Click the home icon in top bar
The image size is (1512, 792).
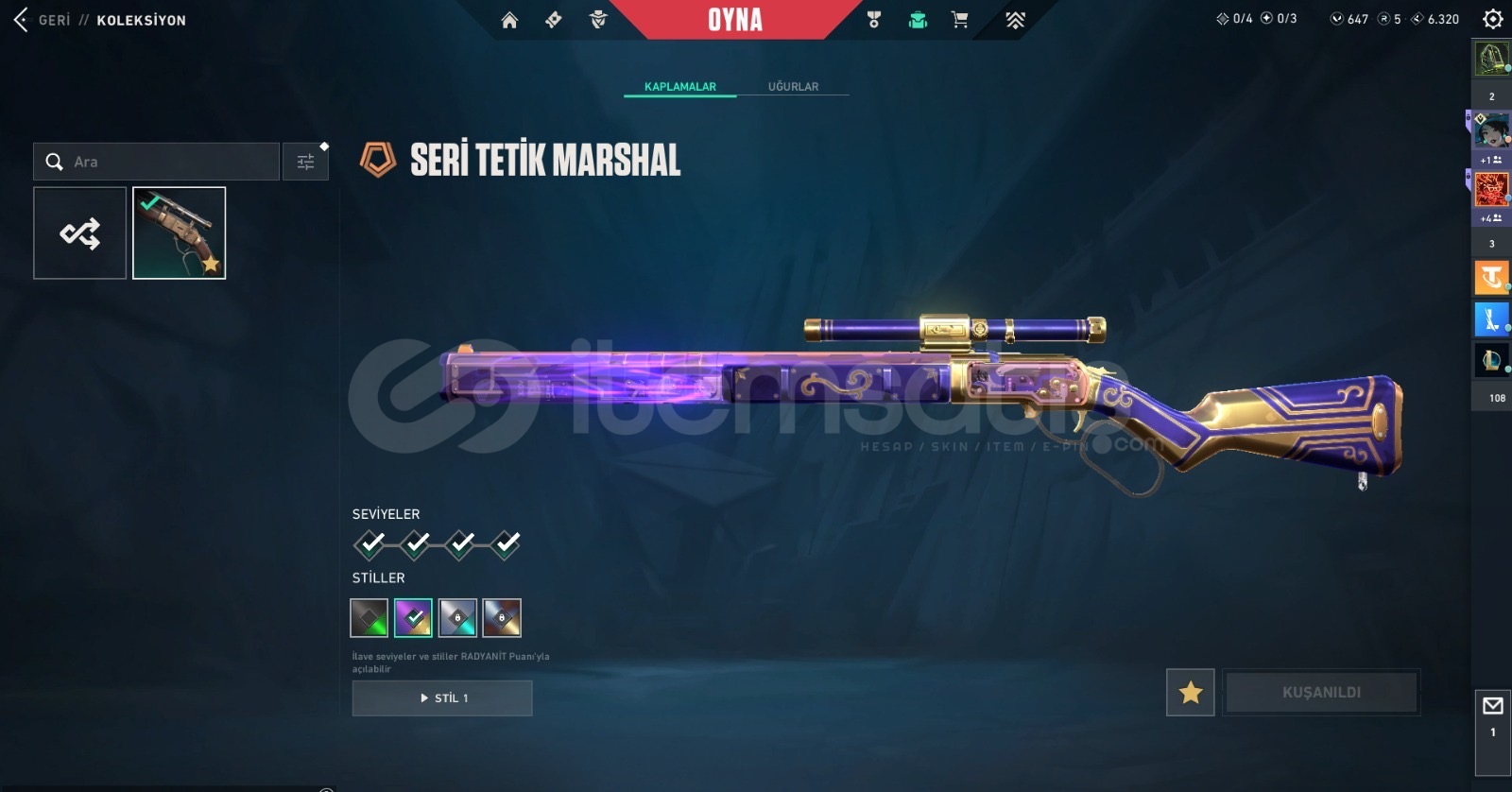pos(509,20)
